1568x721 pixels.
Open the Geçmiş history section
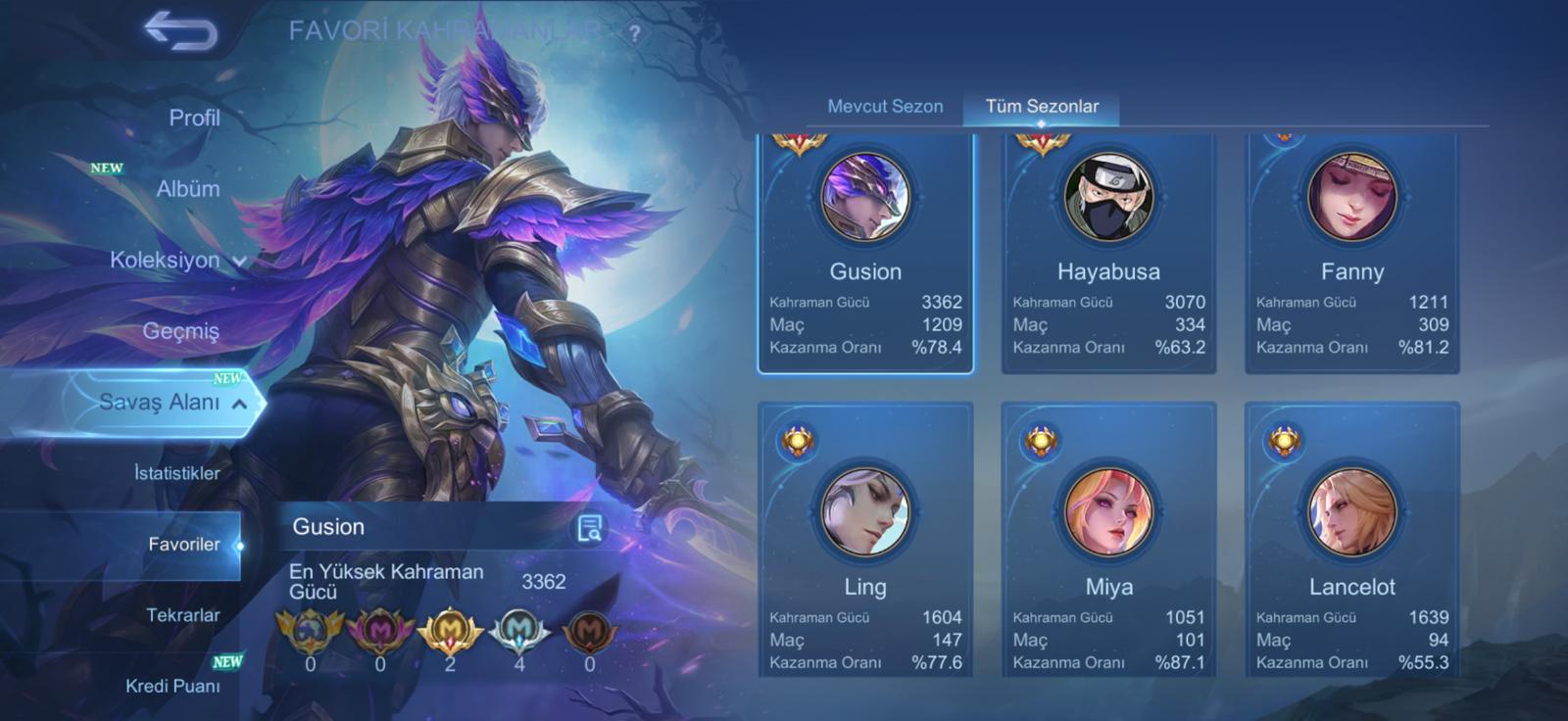180,331
